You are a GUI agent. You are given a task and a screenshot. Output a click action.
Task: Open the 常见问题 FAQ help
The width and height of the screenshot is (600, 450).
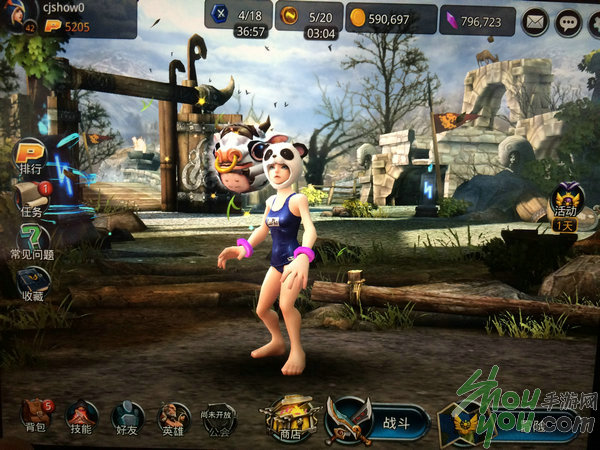33,241
